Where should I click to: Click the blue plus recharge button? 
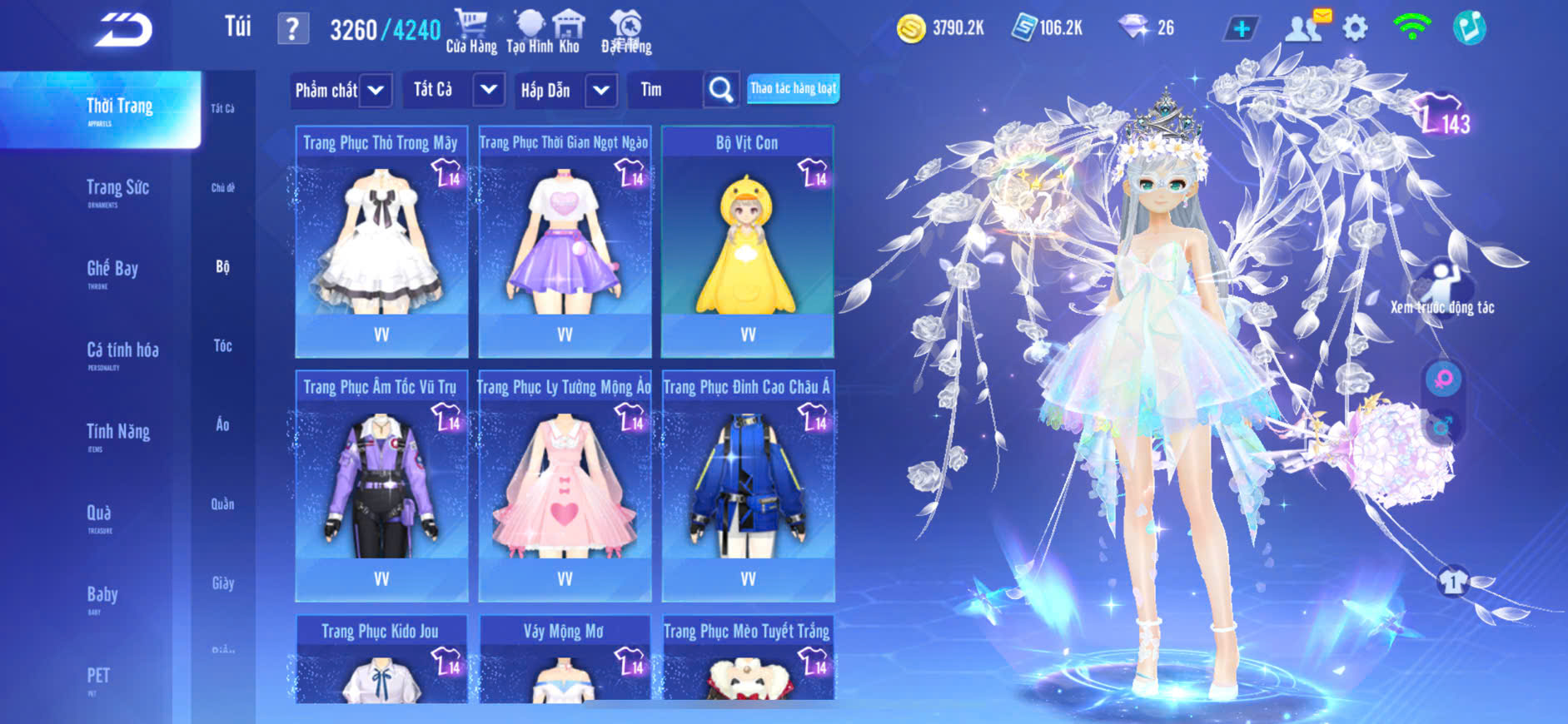(x=1241, y=29)
